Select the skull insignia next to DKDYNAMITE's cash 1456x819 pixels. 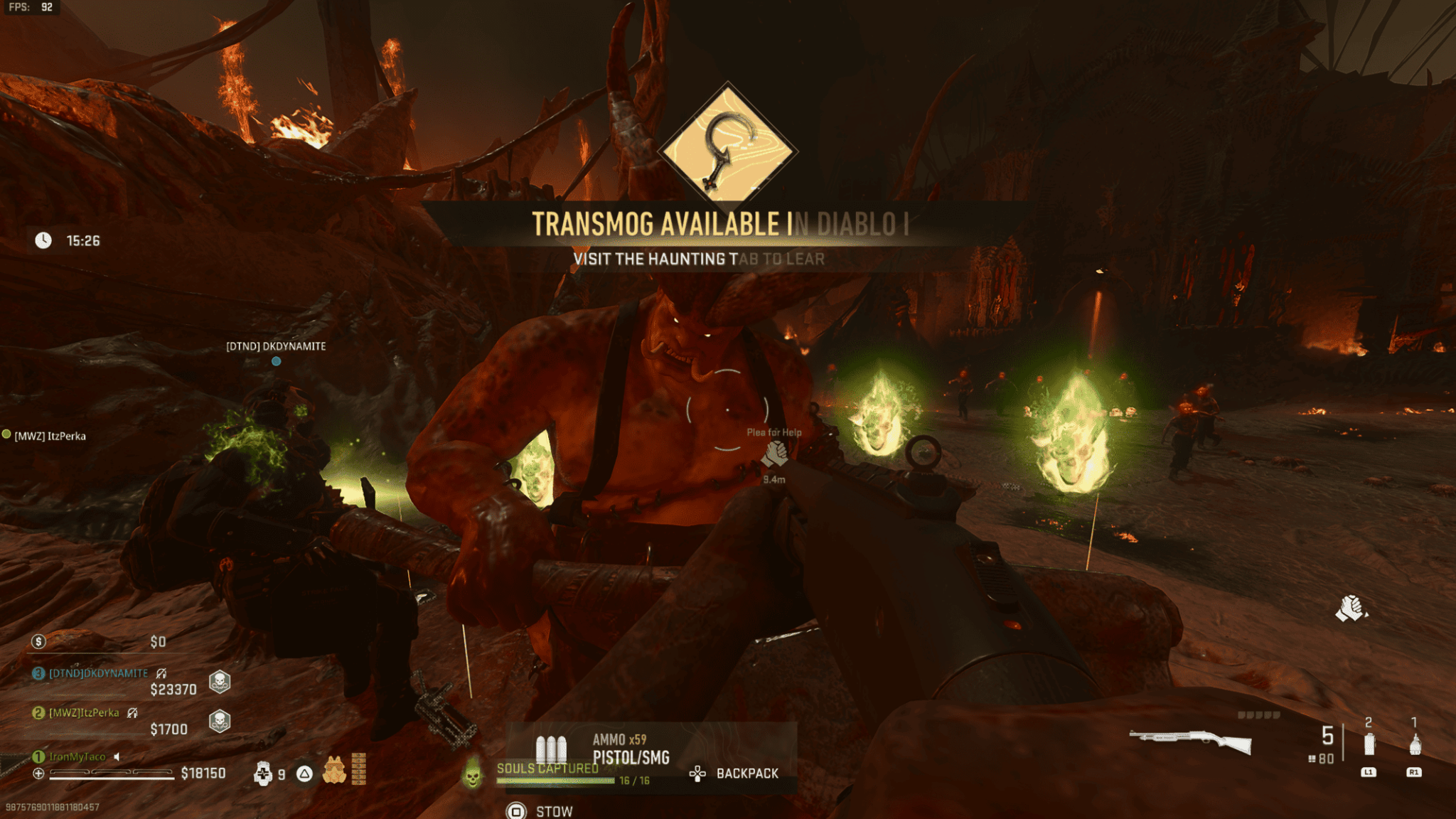point(218,682)
